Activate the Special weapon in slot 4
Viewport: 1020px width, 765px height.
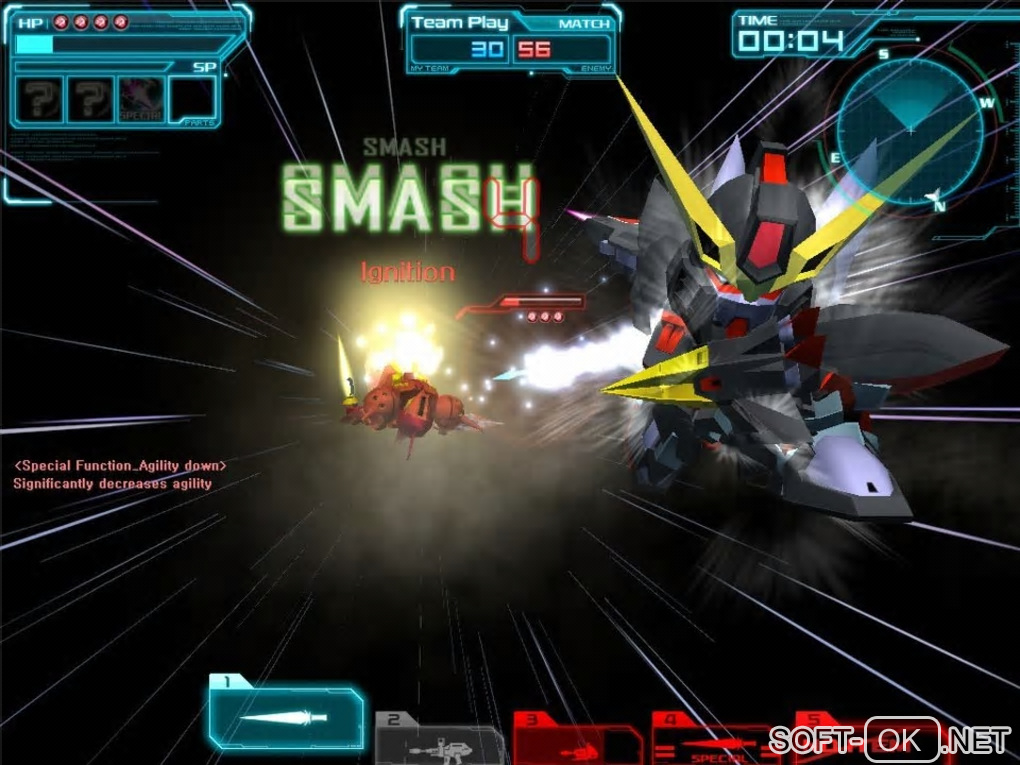click(x=716, y=741)
